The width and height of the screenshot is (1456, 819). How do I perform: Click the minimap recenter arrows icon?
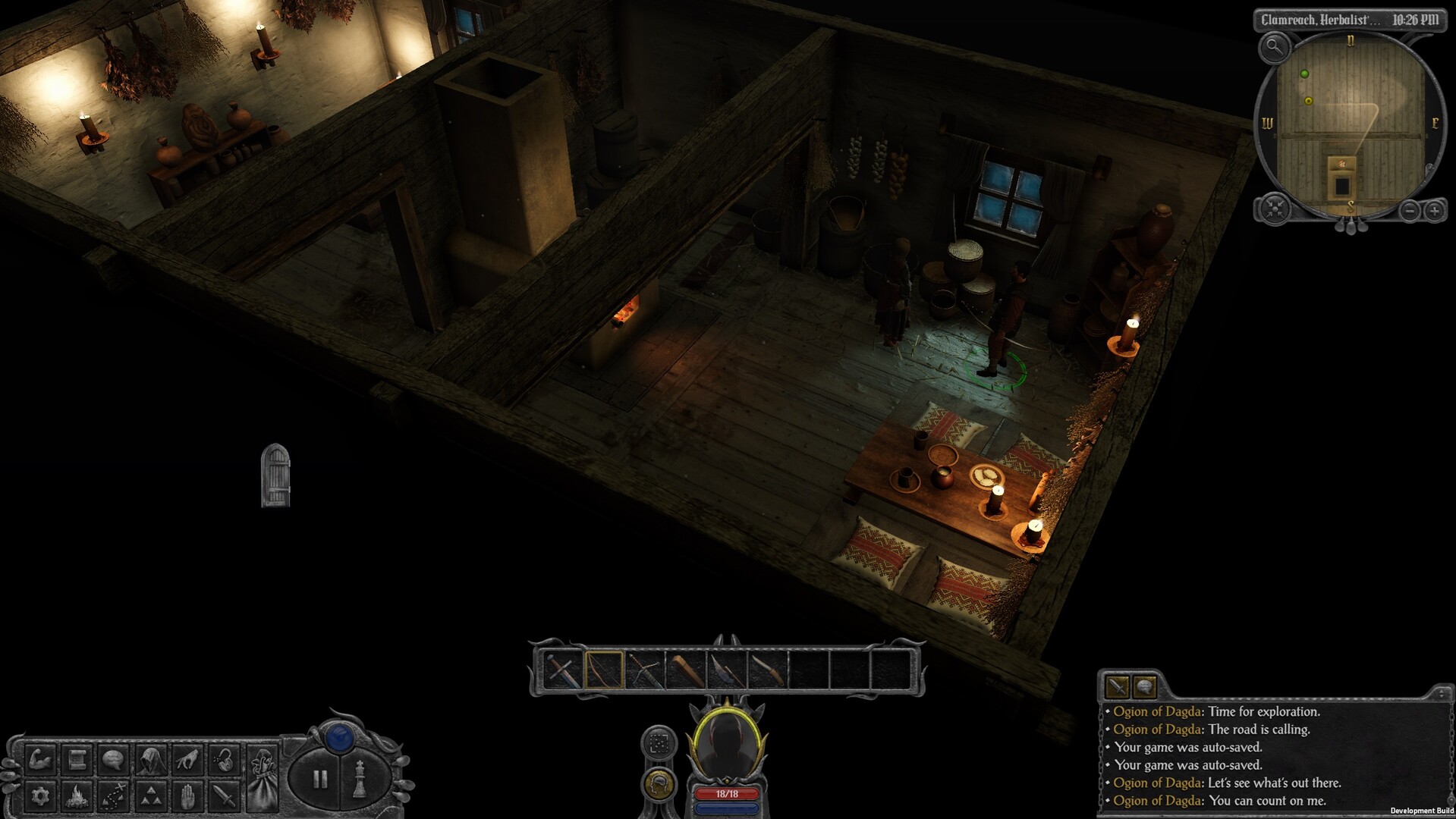pyautogui.click(x=1275, y=209)
